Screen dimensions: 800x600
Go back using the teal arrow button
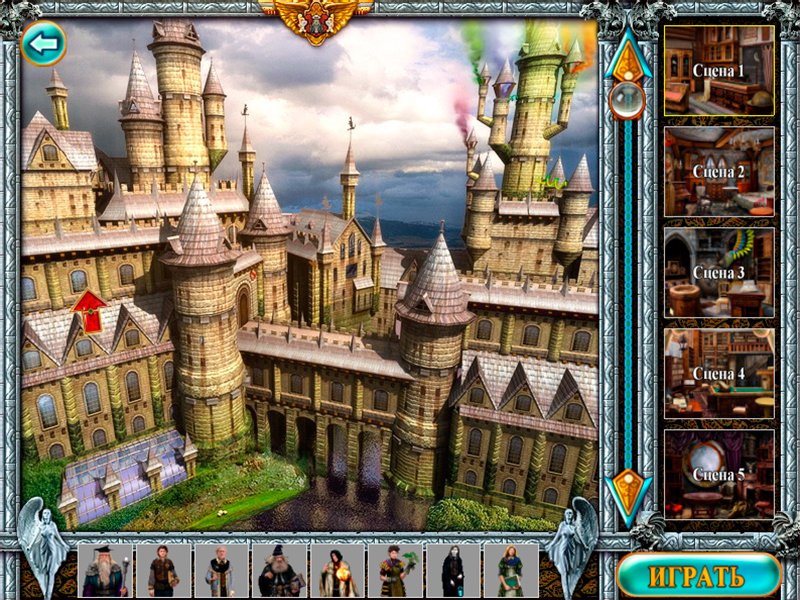[x=43, y=43]
